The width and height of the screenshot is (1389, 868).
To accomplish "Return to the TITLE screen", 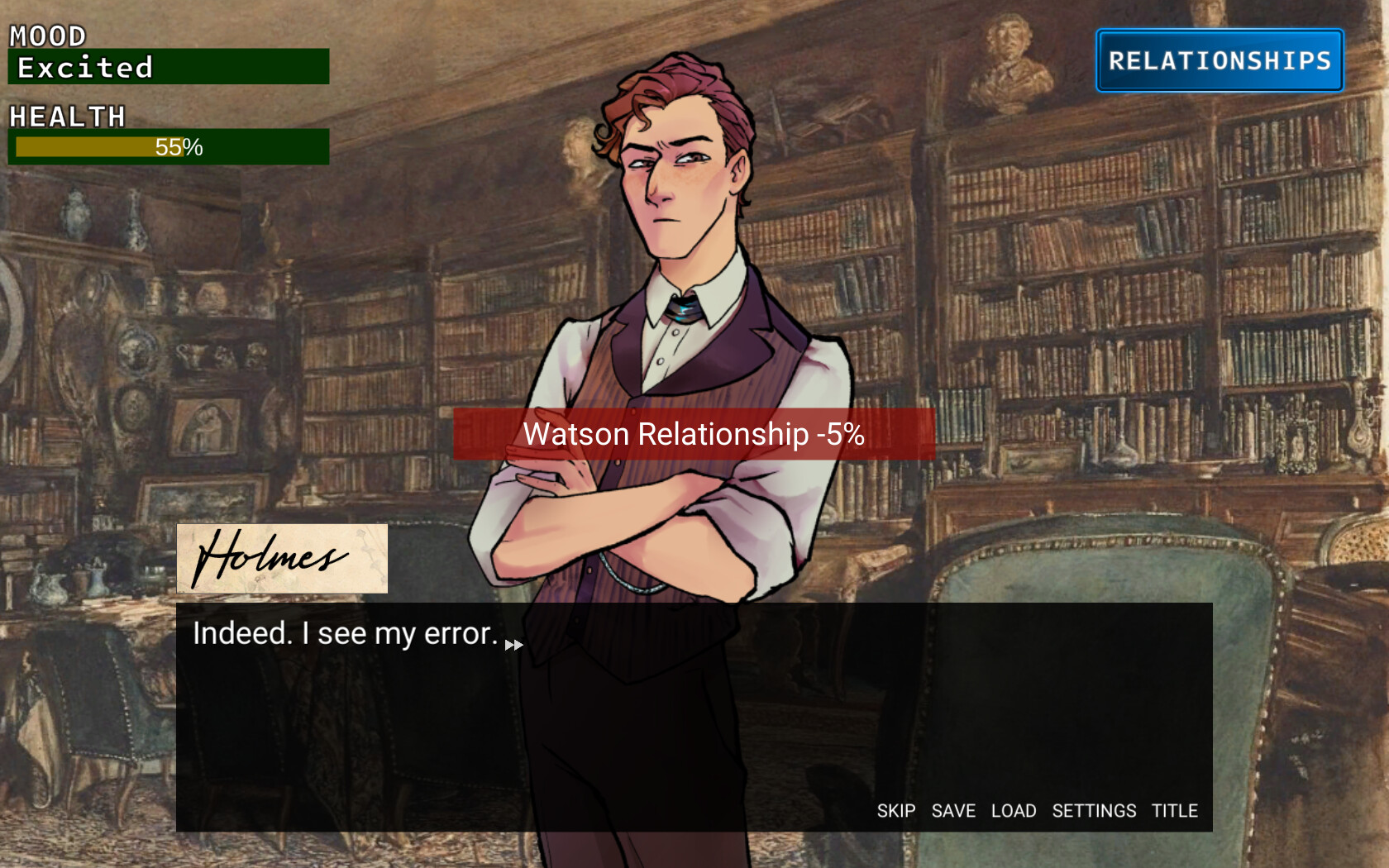I will coord(1175,811).
